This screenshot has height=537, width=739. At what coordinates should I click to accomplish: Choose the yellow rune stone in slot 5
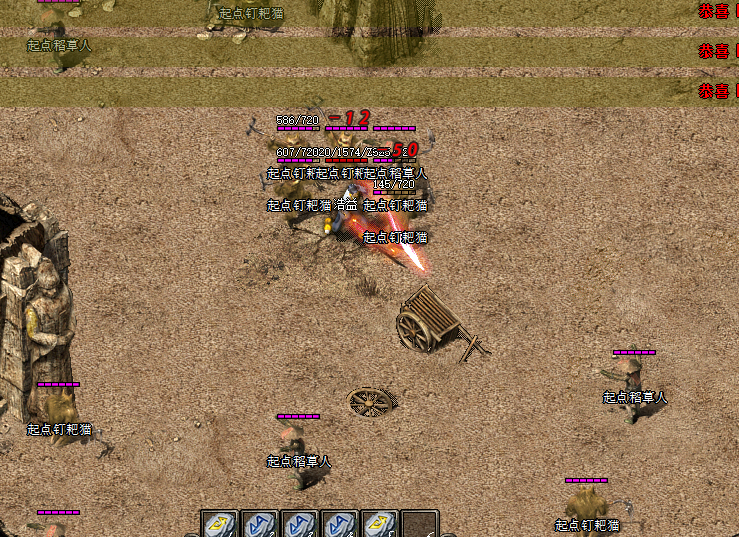(x=379, y=524)
